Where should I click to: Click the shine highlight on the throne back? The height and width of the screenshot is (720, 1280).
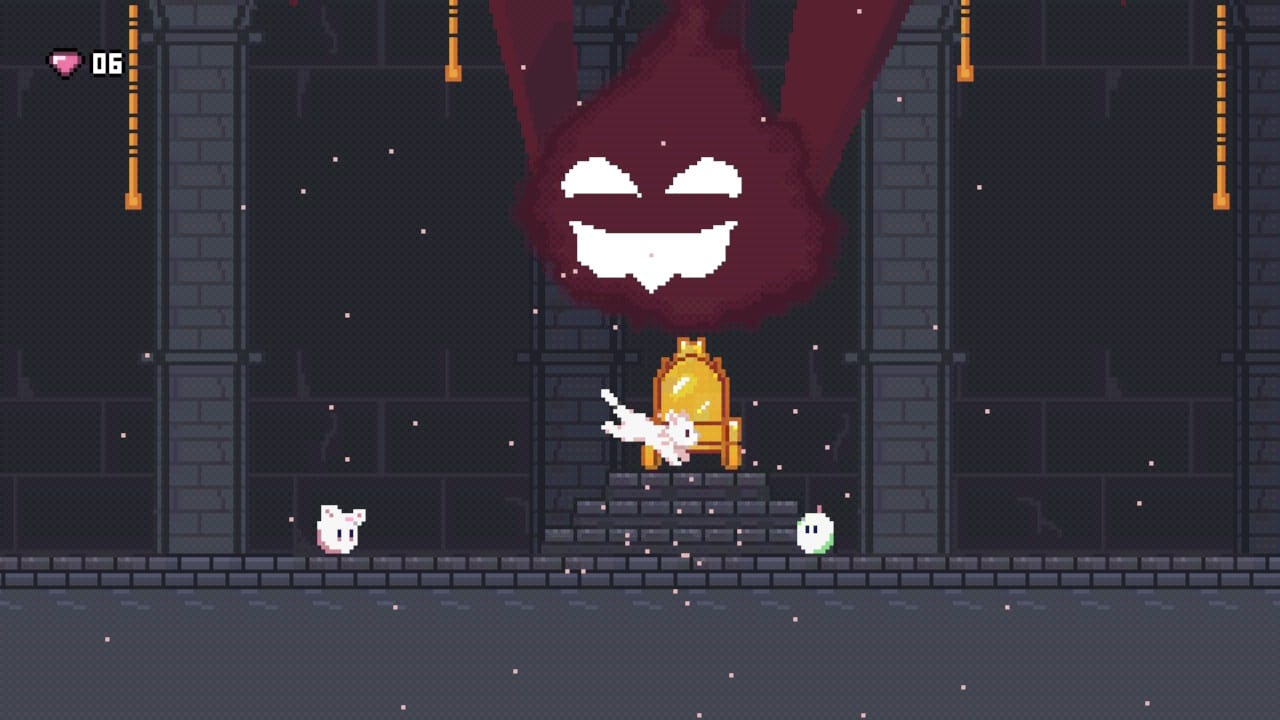(680, 385)
